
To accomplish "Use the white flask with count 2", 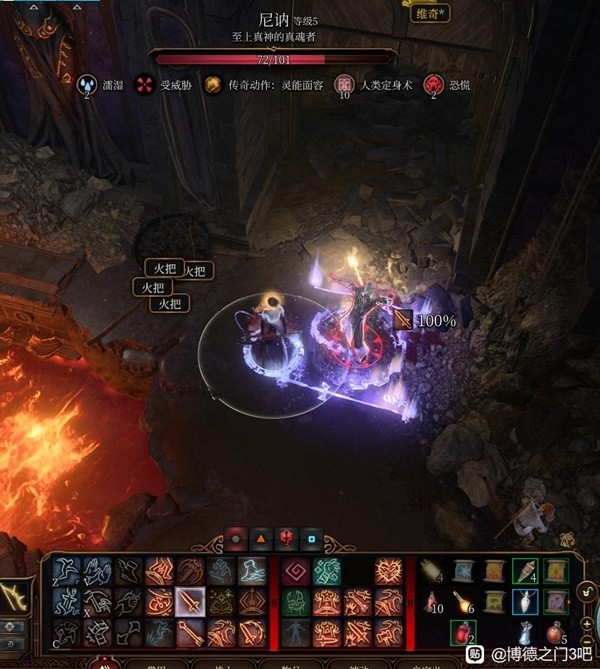I will pyautogui.click(x=525, y=632).
